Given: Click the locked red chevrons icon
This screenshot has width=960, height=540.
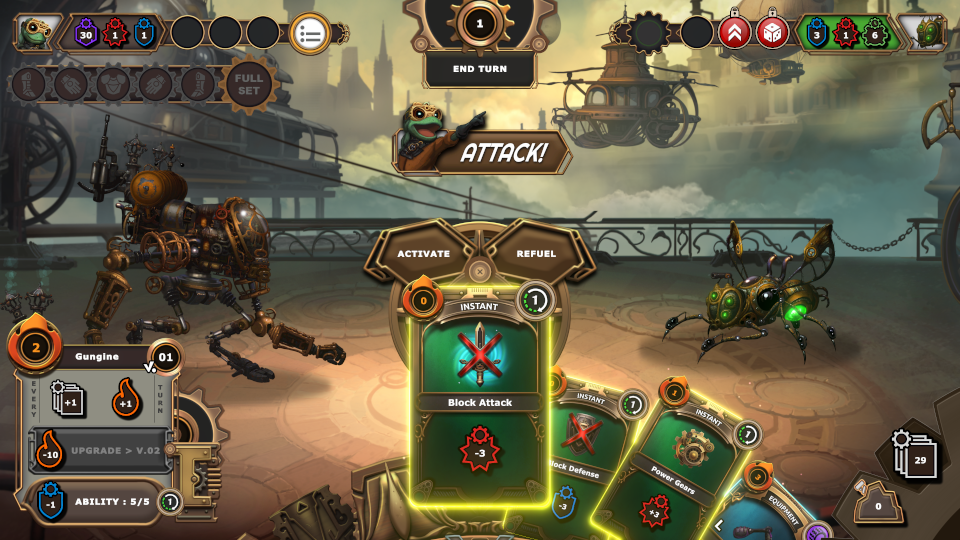Looking at the screenshot, I should pyautogui.click(x=734, y=32).
